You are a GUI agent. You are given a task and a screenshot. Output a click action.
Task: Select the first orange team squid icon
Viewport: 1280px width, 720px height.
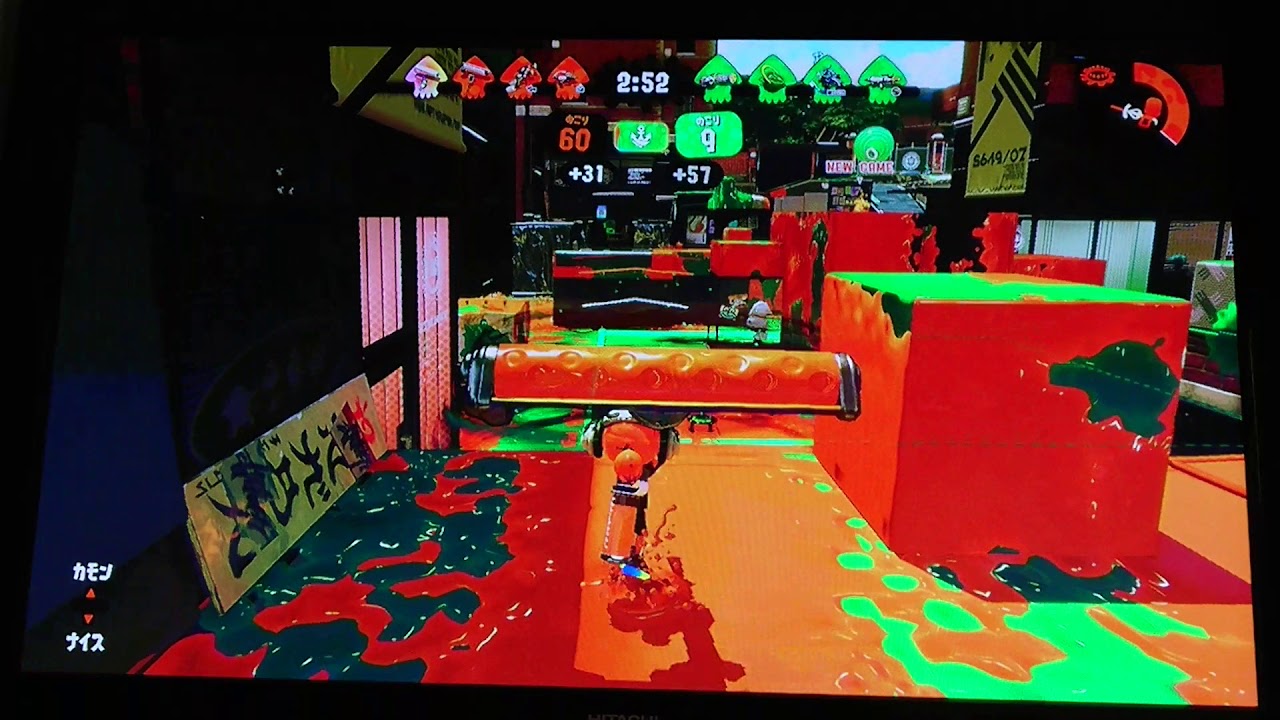(424, 76)
